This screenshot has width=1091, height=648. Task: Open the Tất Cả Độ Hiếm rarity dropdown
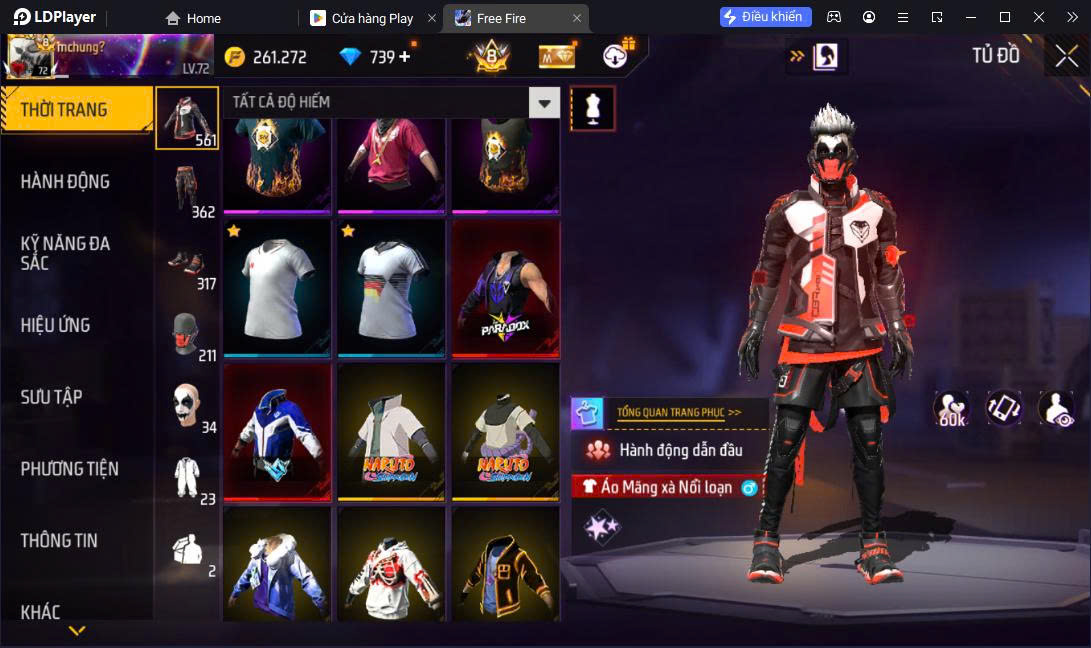tap(544, 102)
